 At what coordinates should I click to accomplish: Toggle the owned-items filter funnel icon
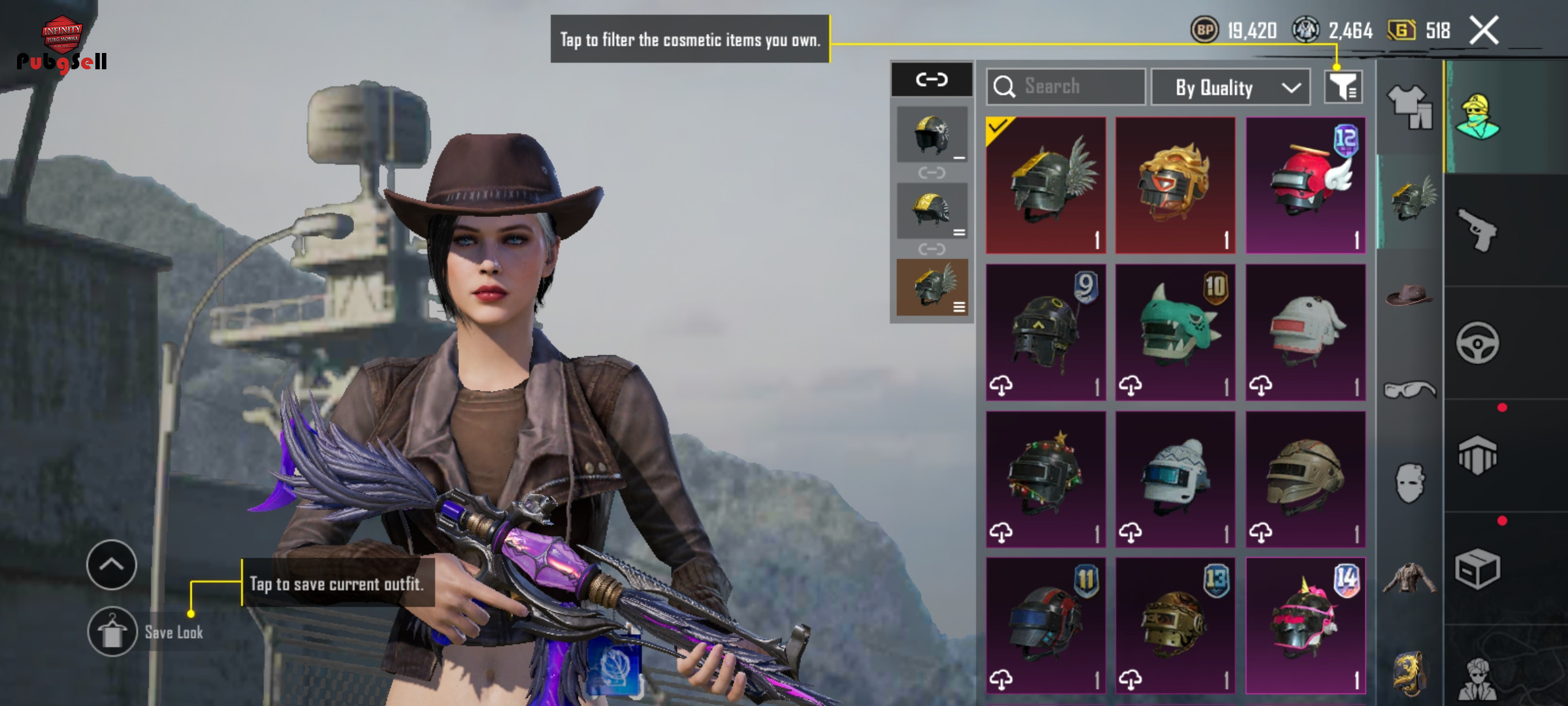tap(1343, 87)
